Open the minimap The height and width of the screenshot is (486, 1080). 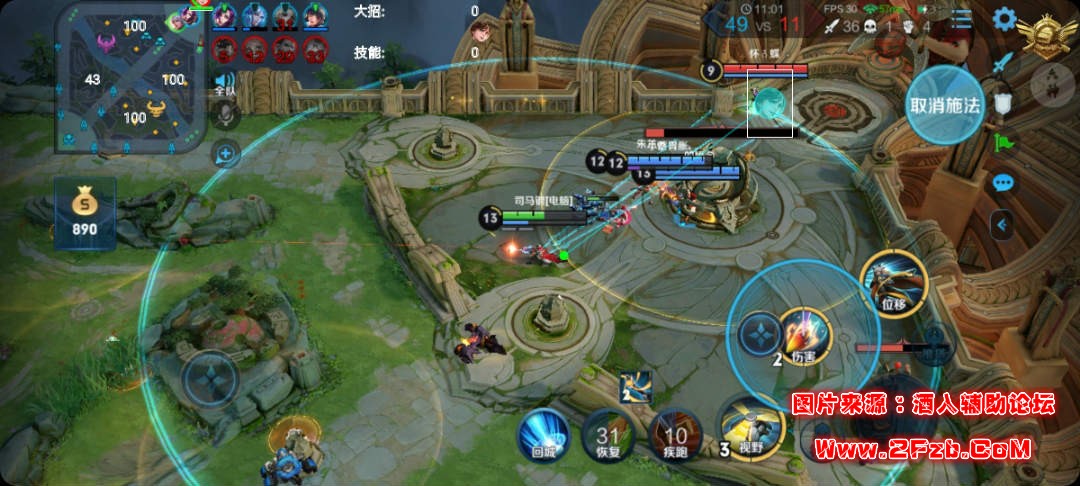click(133, 78)
